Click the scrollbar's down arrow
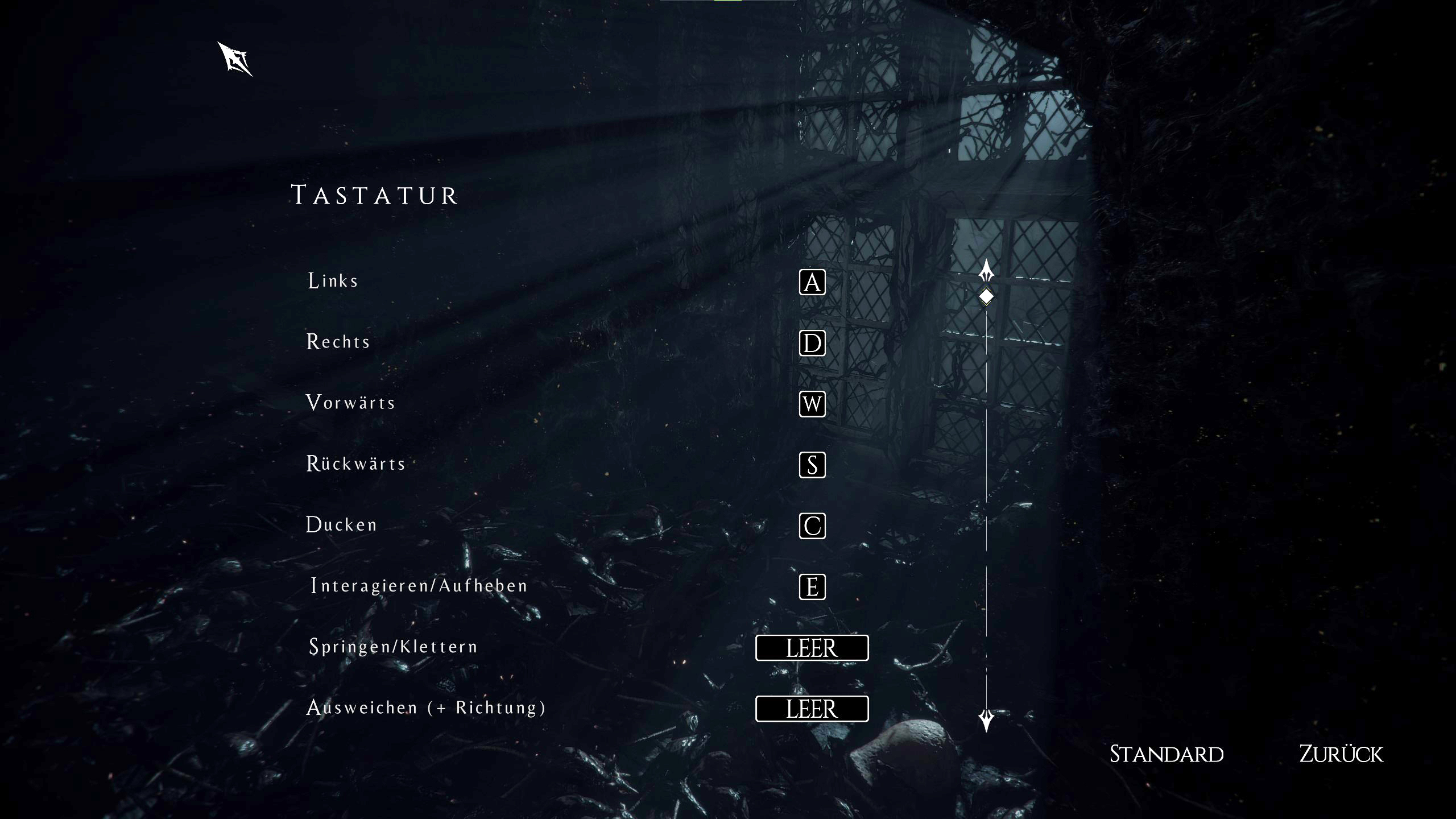This screenshot has width=1456, height=819. 986,720
